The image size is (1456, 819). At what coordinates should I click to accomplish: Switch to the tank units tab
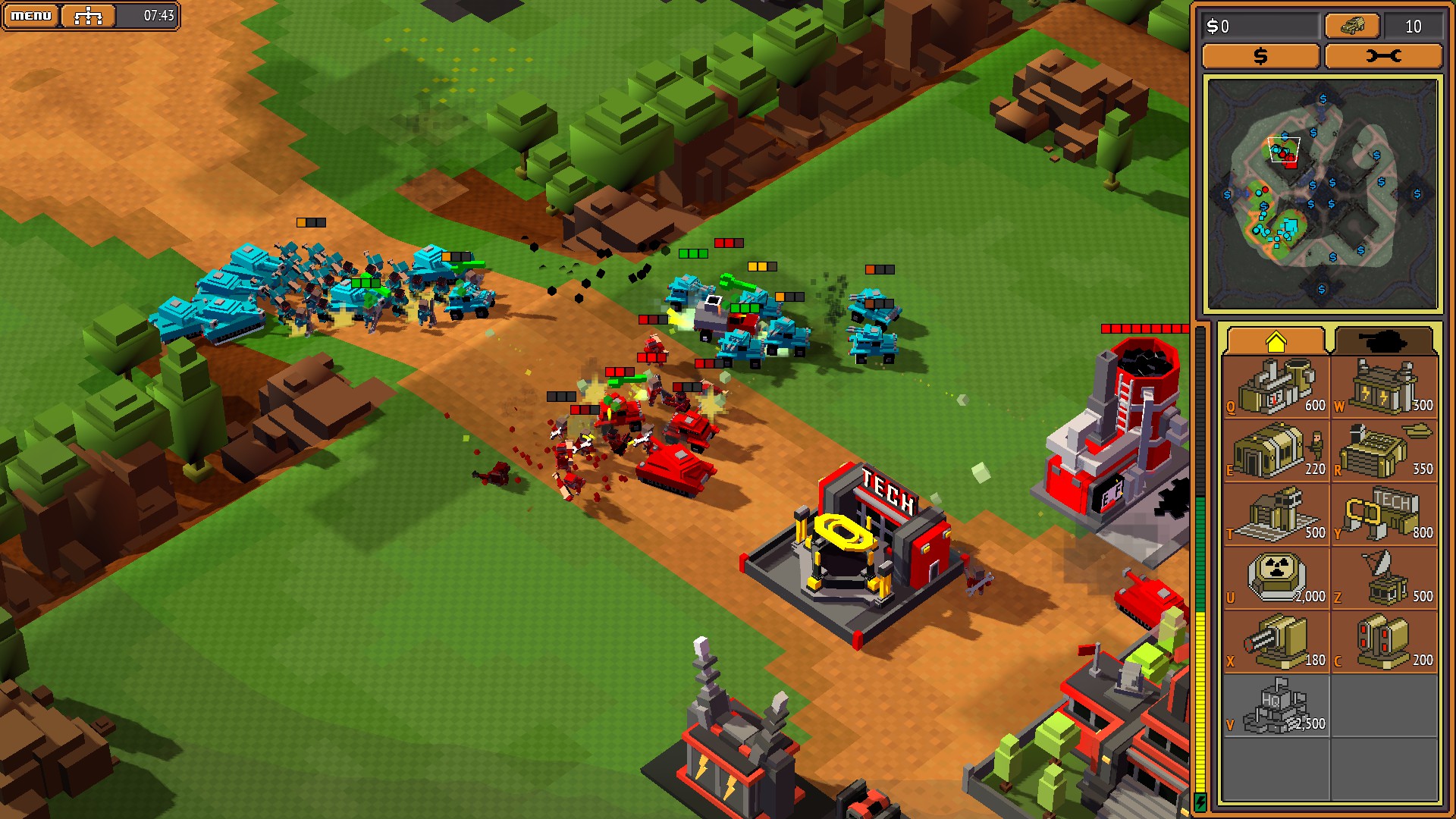coord(1383,341)
